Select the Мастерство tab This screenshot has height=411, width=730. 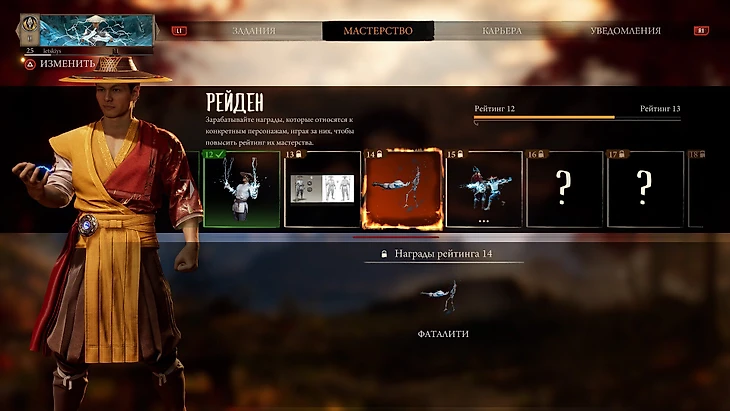click(378, 31)
